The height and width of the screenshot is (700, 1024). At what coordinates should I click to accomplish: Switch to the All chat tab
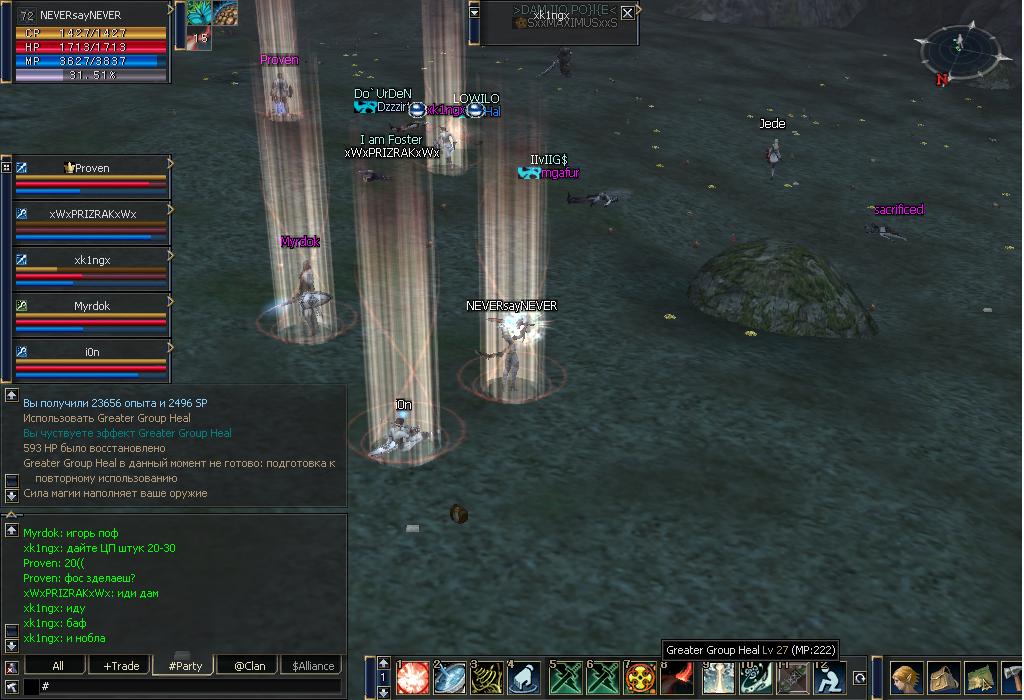point(58,666)
